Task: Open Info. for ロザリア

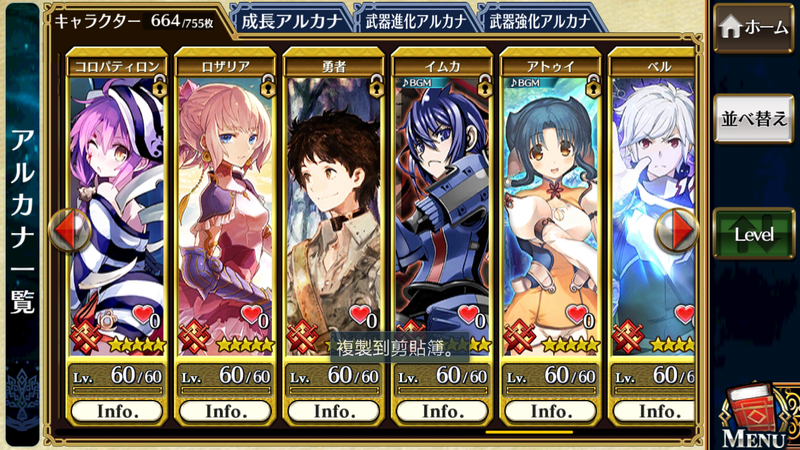Action: pos(225,410)
